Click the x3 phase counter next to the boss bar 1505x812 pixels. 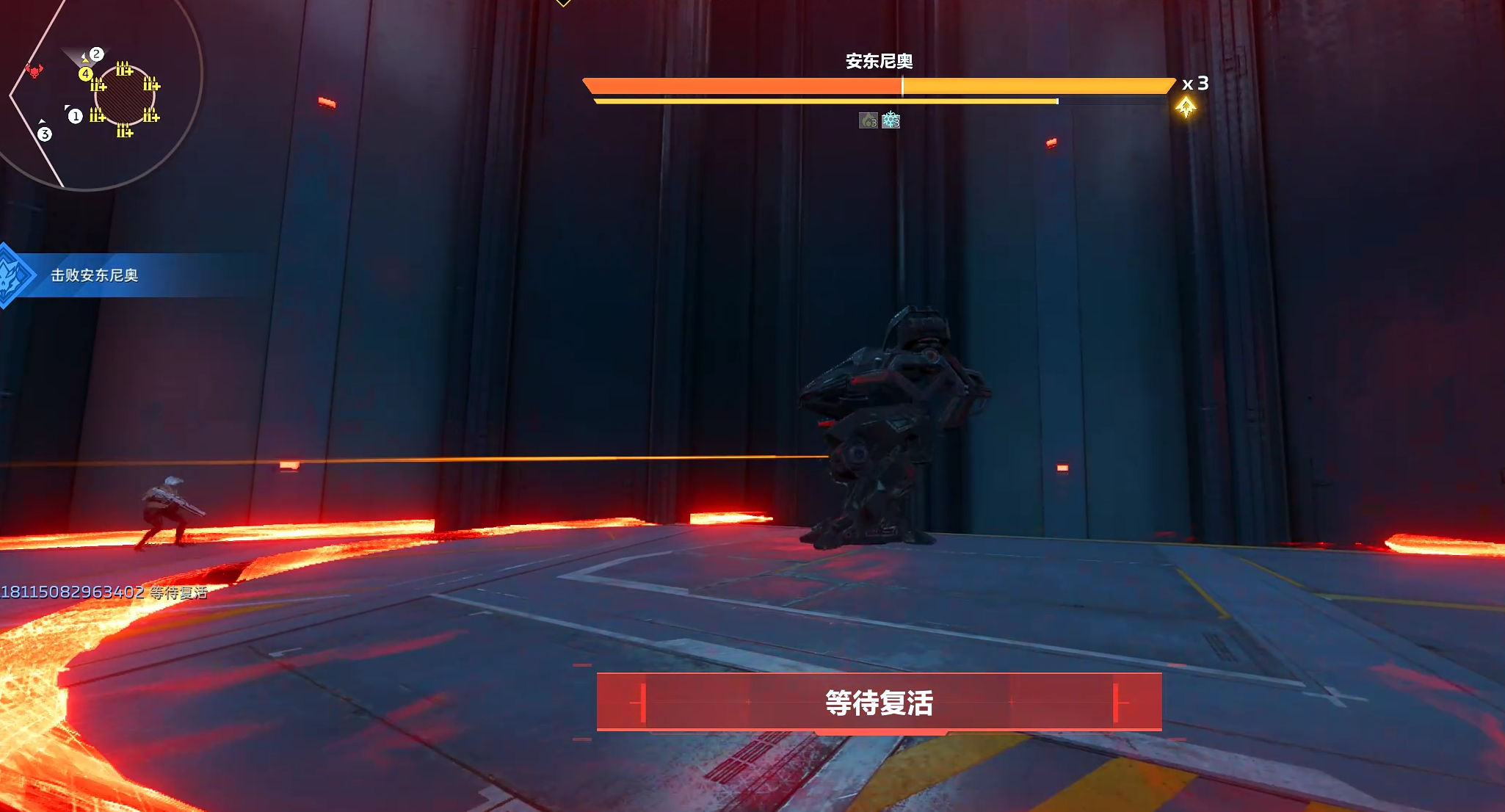click(x=1194, y=85)
